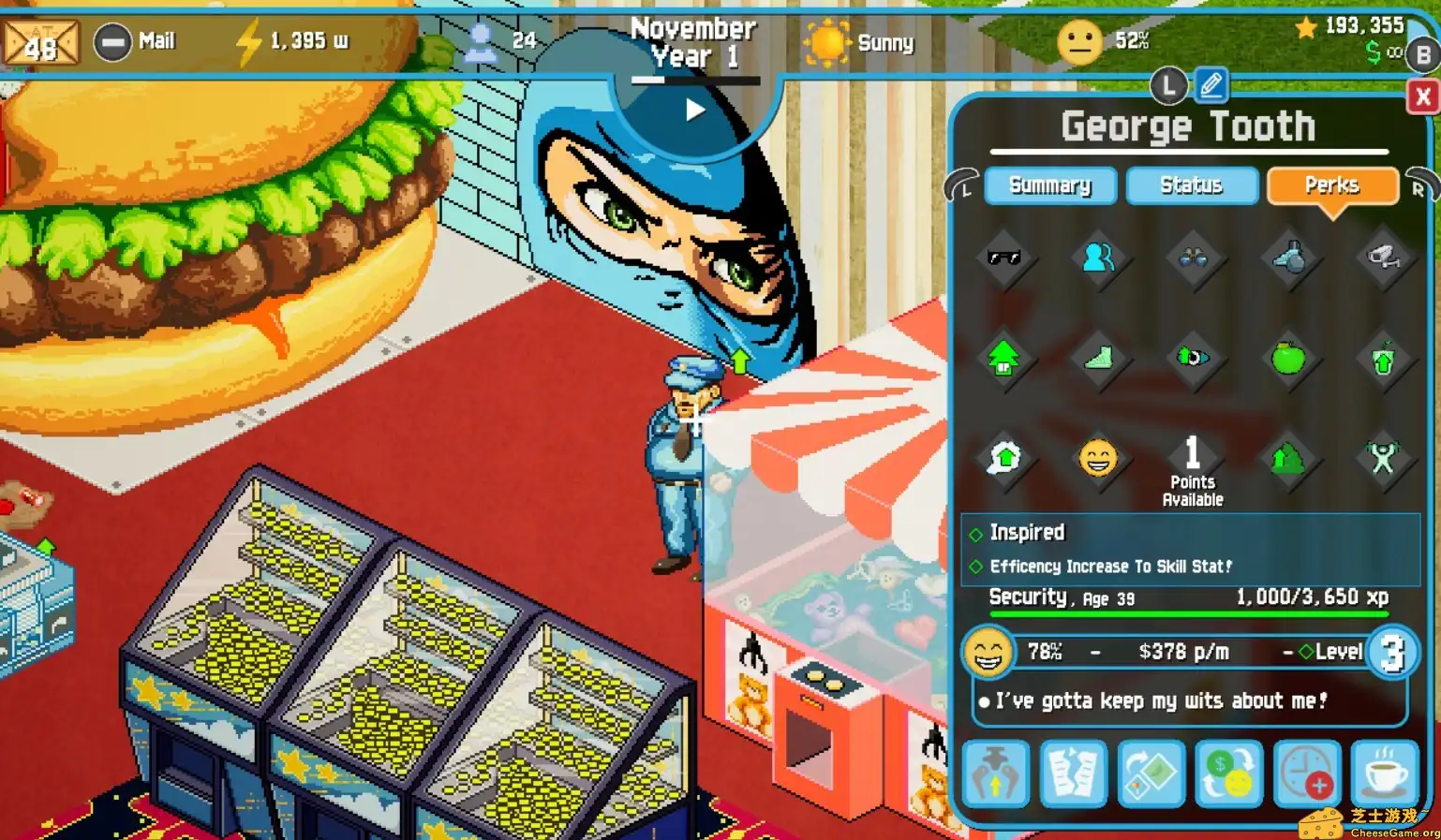This screenshot has height=840, width=1441.
Task: Click the torn contract fire icon
Action: click(x=1074, y=774)
